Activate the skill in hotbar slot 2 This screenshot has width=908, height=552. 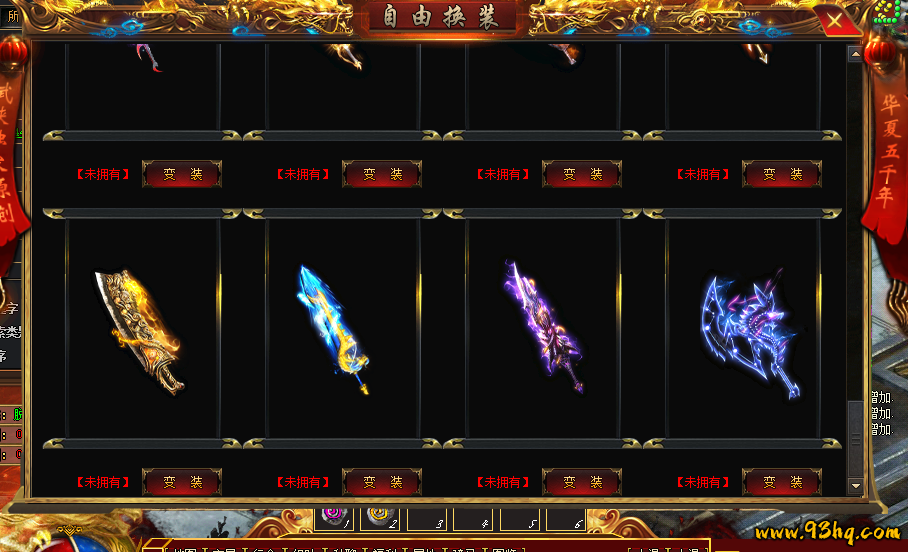(x=380, y=517)
